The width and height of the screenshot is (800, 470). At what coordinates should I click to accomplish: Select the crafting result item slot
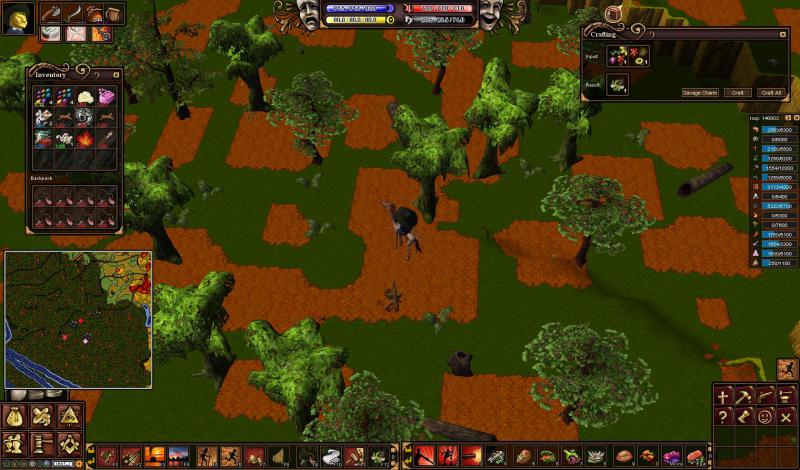pyautogui.click(x=617, y=85)
